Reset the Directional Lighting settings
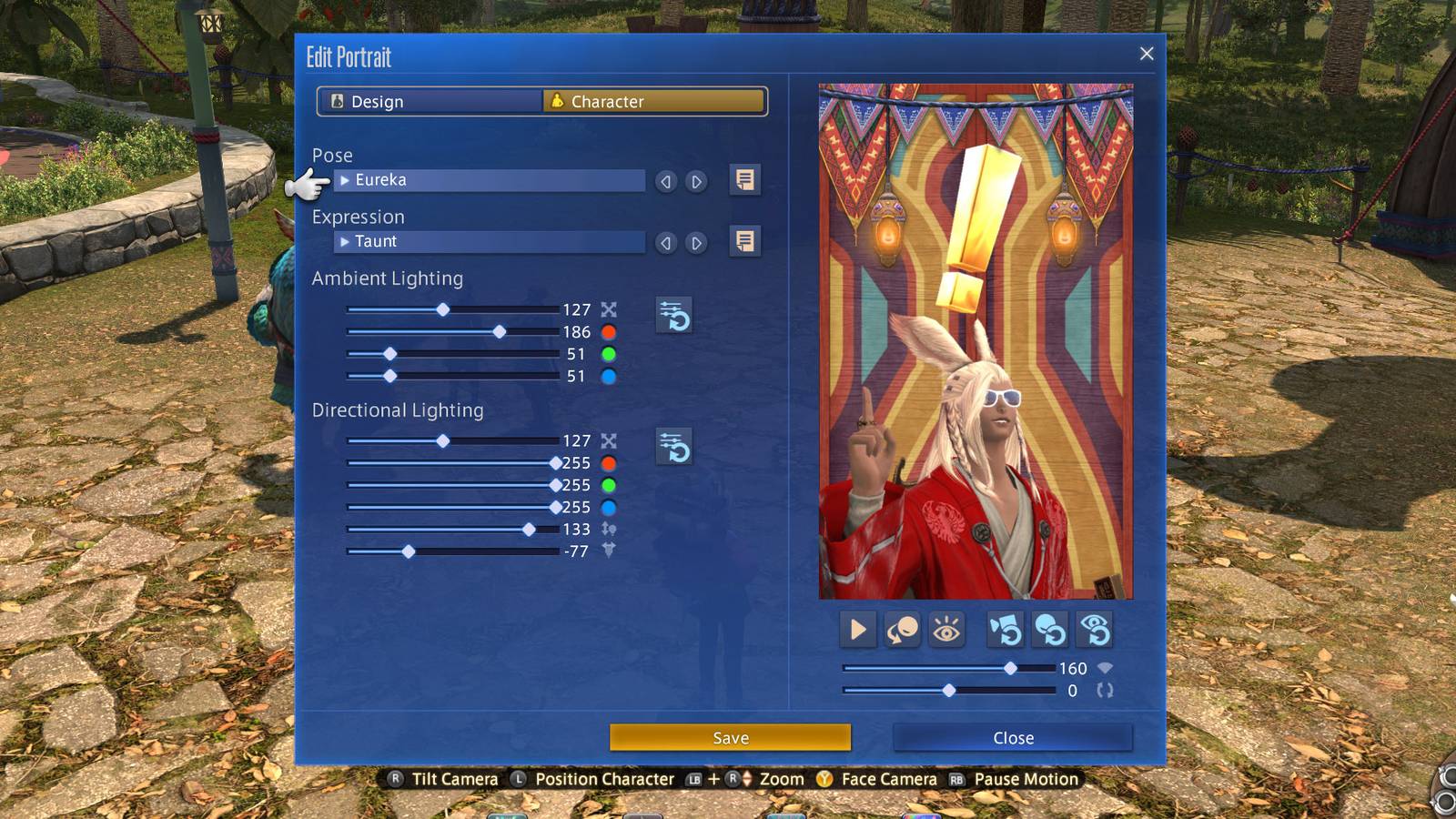Viewport: 1456px width, 819px height. click(674, 447)
